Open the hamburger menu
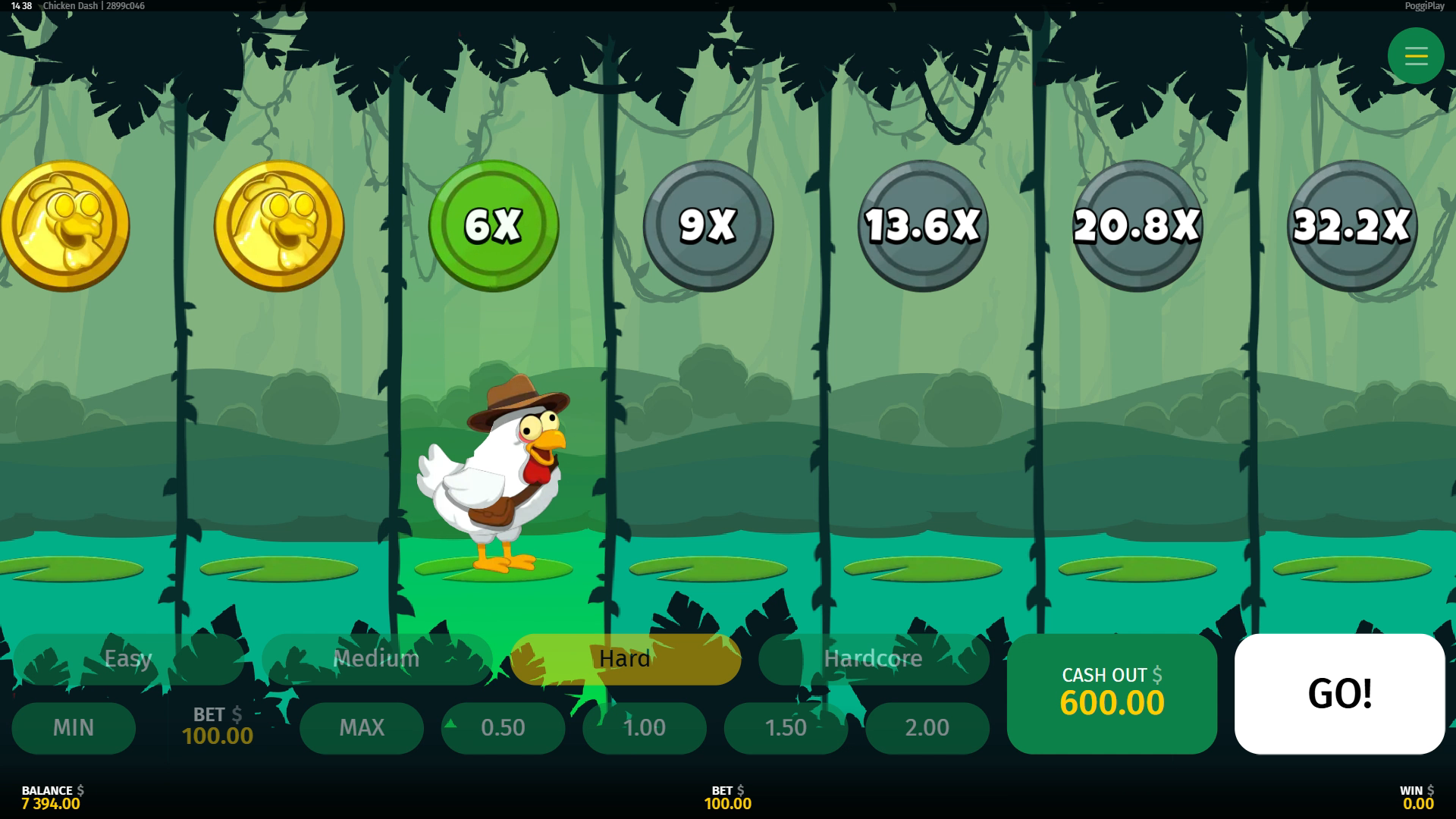The height and width of the screenshot is (819, 1456). [1416, 55]
